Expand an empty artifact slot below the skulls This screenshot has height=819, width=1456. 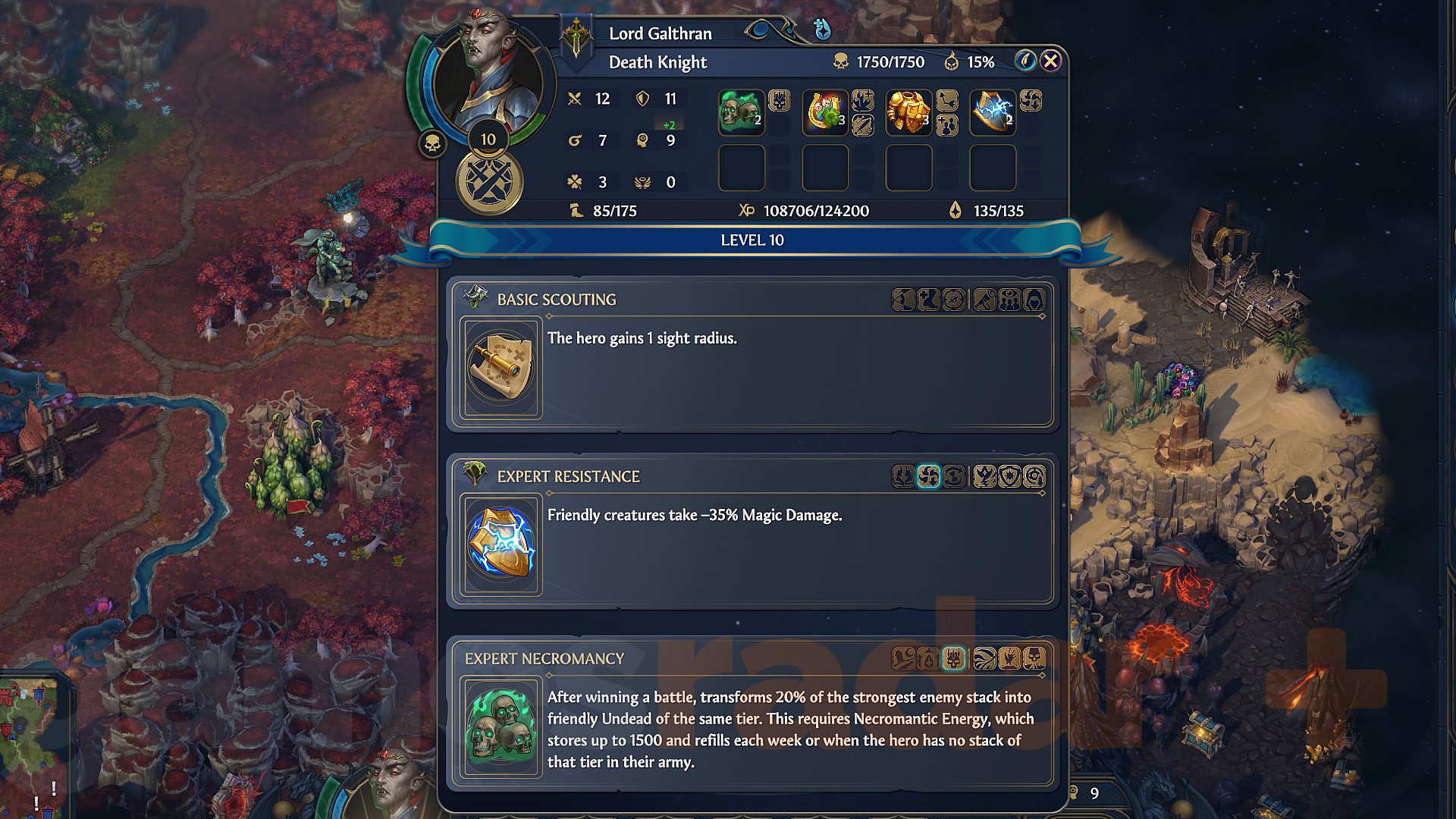click(741, 168)
